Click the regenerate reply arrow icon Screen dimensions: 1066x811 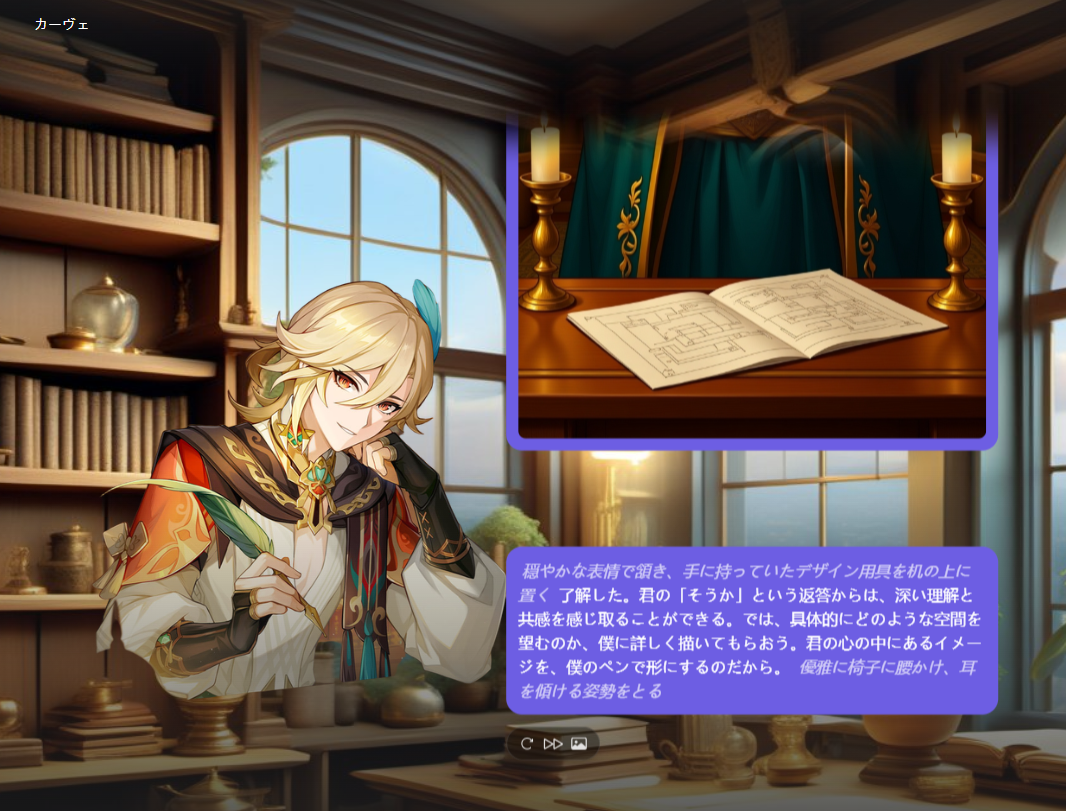(x=527, y=744)
